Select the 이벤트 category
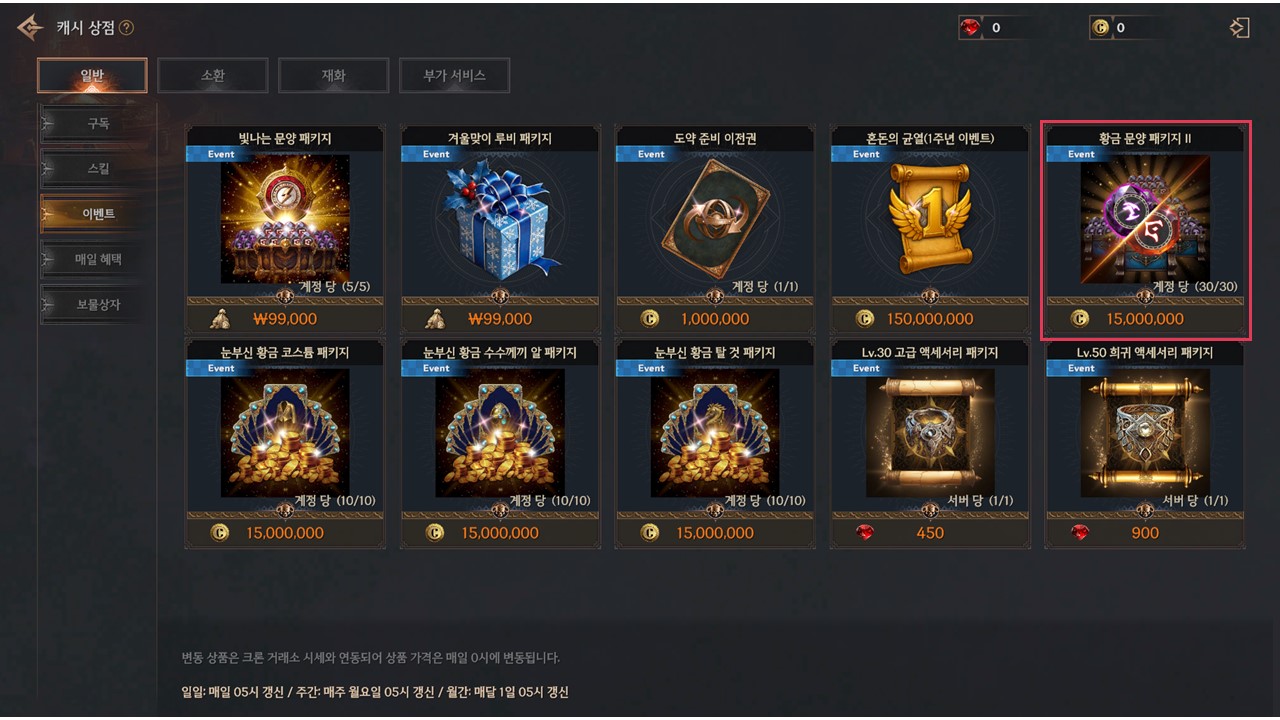The height and width of the screenshot is (720, 1280). pyautogui.click(x=97, y=214)
